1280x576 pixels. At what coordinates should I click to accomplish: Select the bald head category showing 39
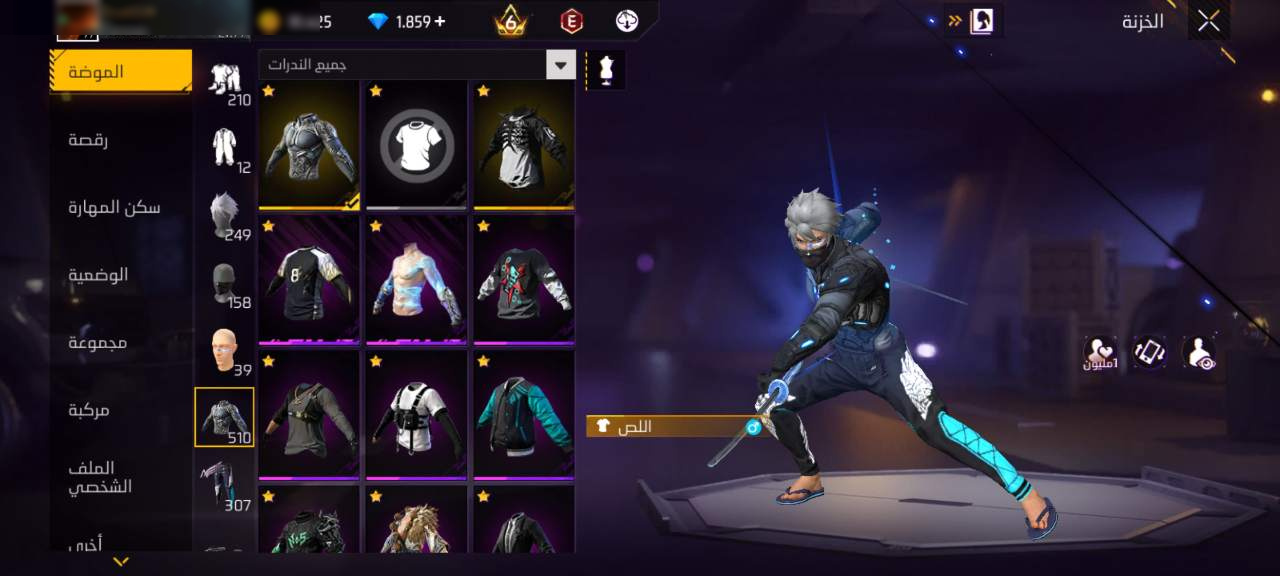(x=224, y=352)
